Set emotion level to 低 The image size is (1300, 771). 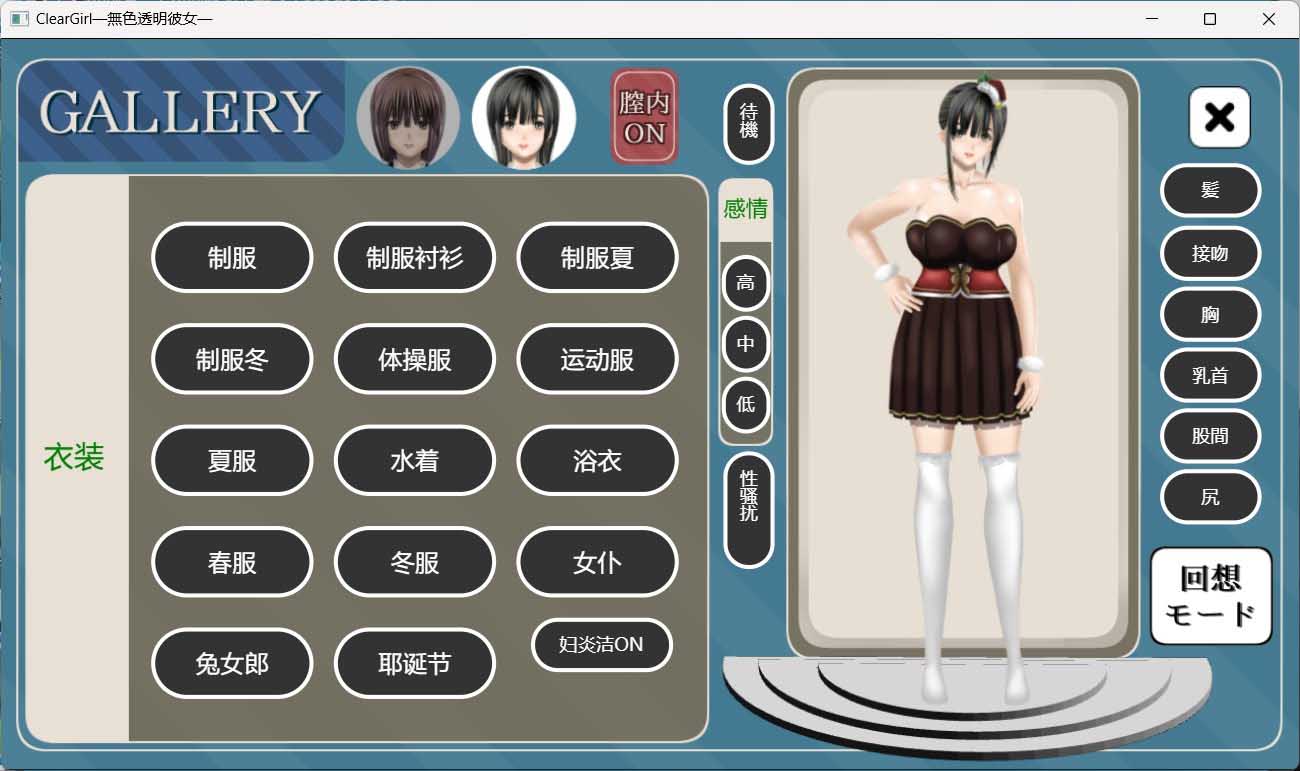746,405
